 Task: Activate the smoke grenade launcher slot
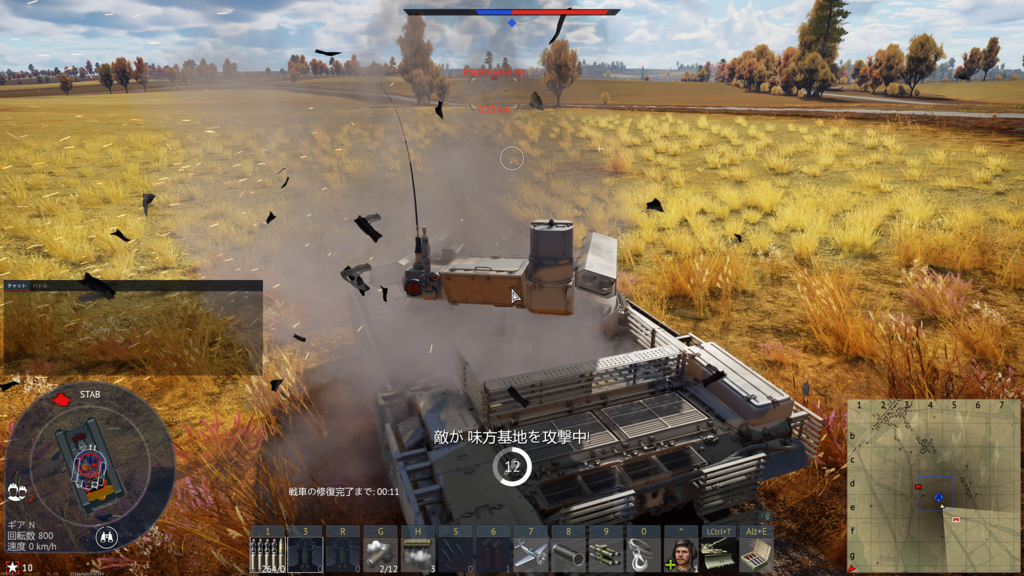[380, 553]
